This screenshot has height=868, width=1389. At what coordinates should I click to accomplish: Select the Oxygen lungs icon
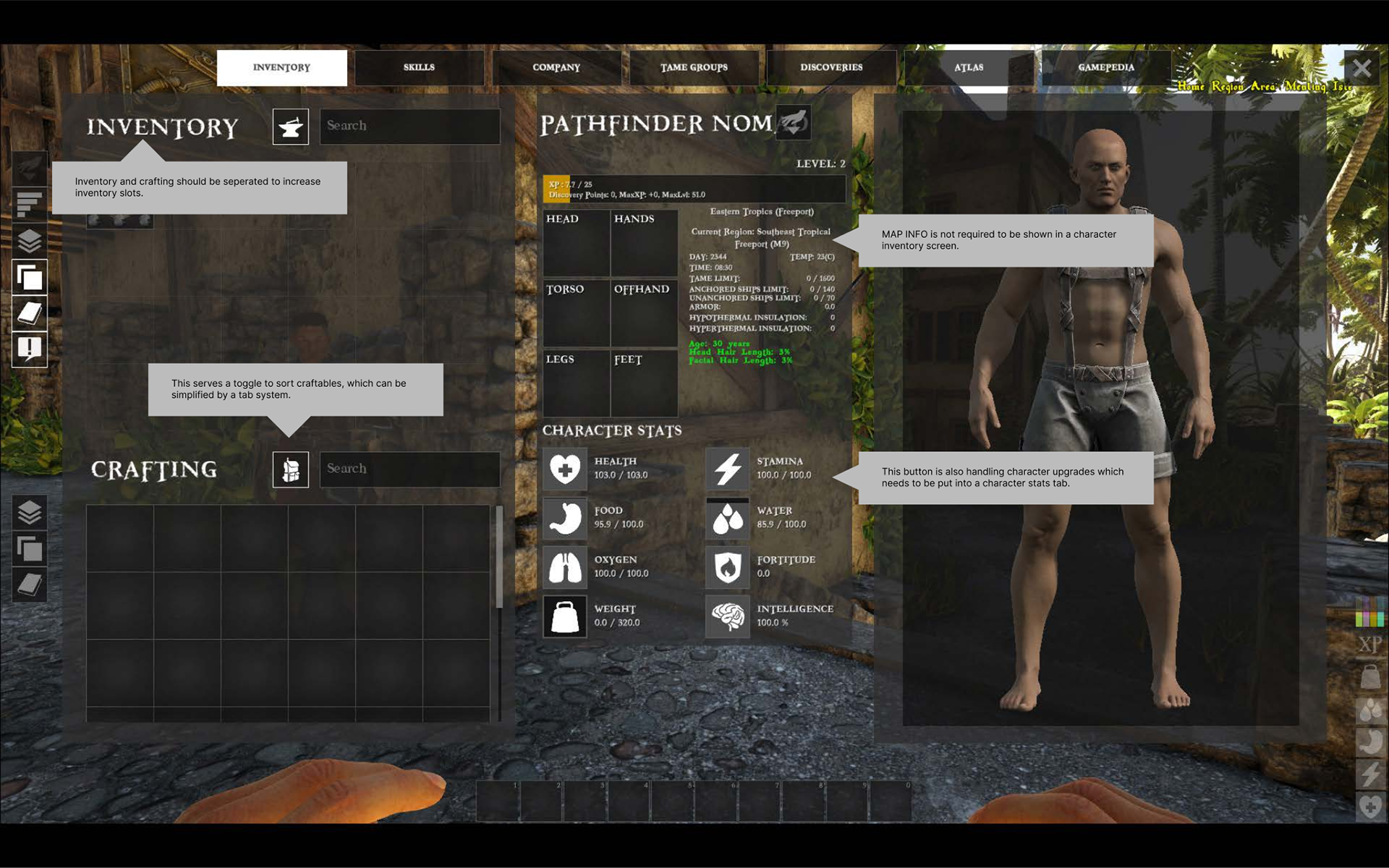(x=564, y=567)
